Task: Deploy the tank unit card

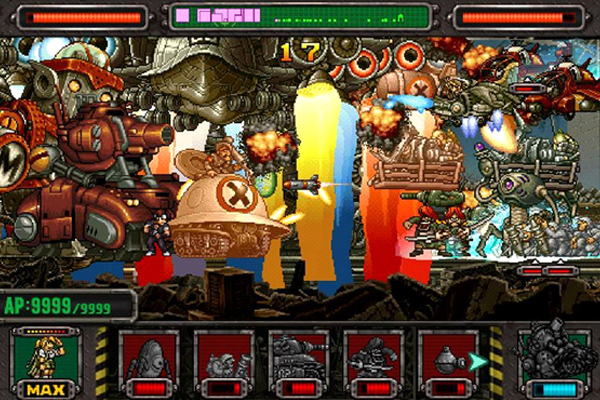Action: tap(298, 362)
